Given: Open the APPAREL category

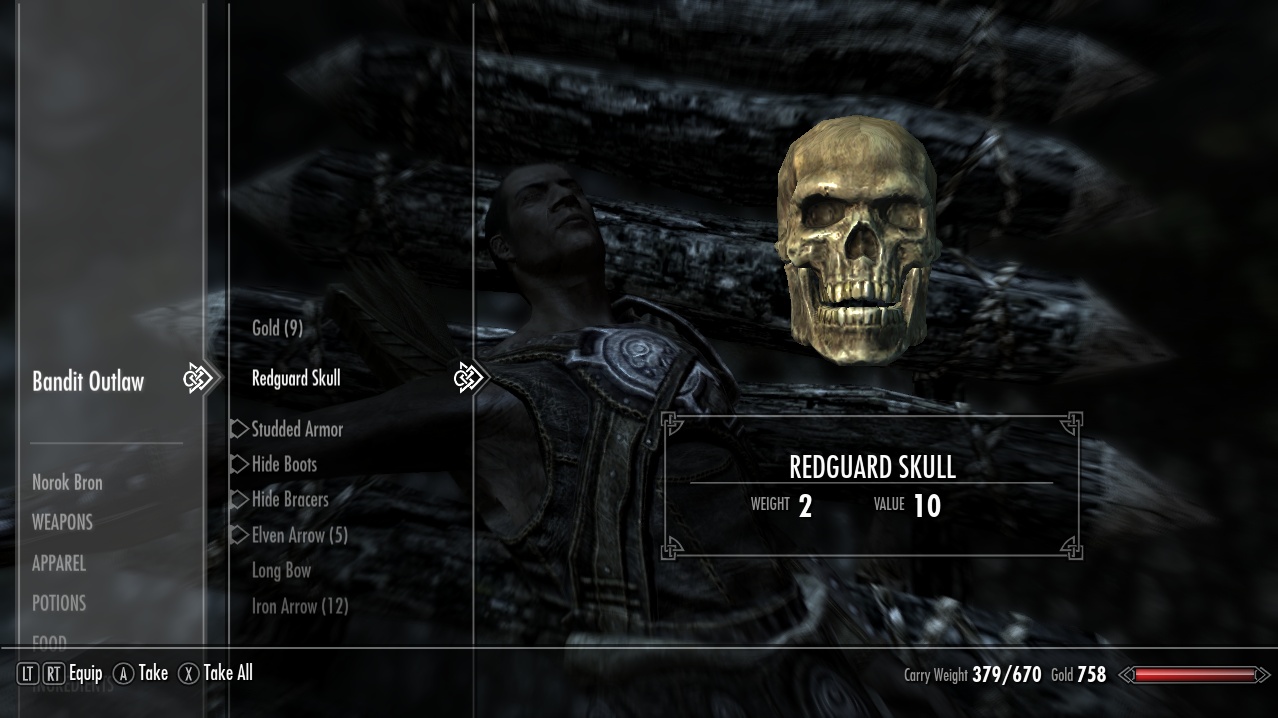Looking at the screenshot, I should click(59, 563).
